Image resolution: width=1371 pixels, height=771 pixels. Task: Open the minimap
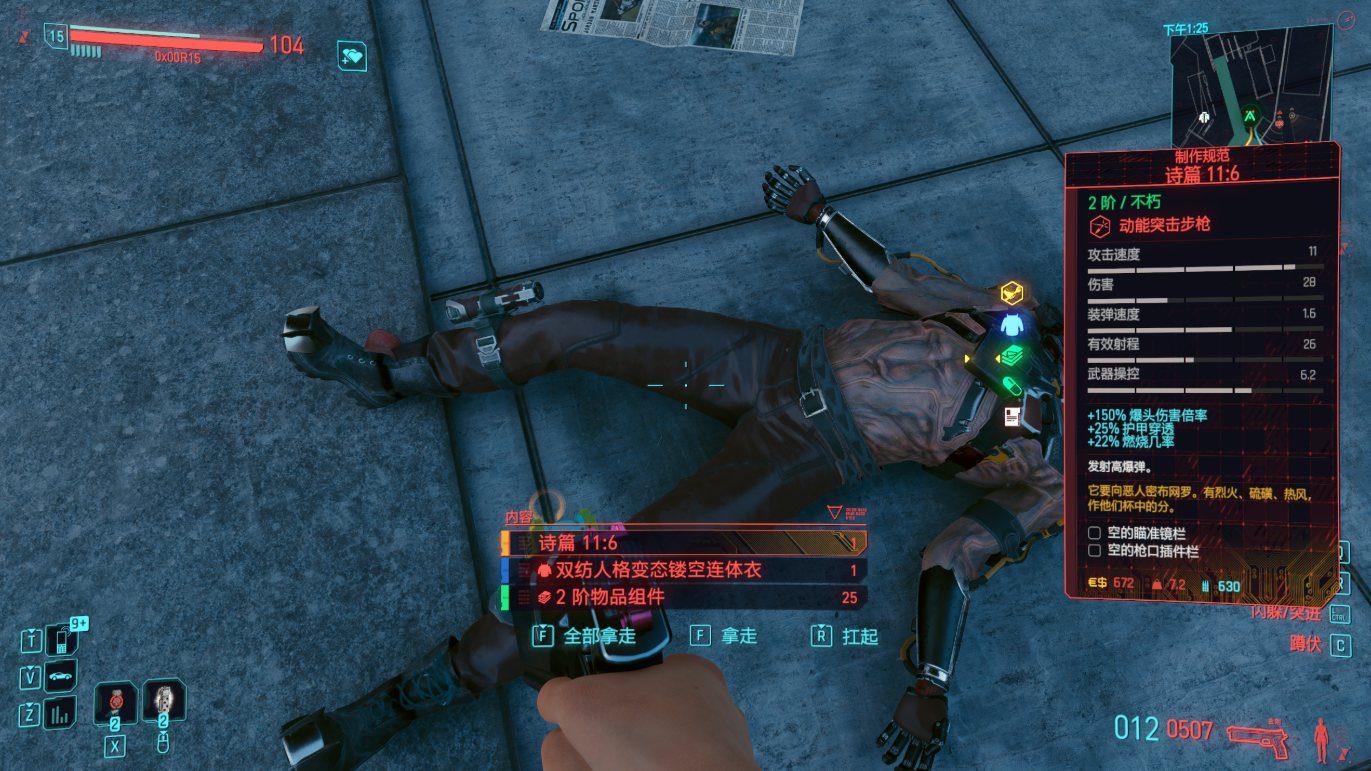tap(1251, 86)
